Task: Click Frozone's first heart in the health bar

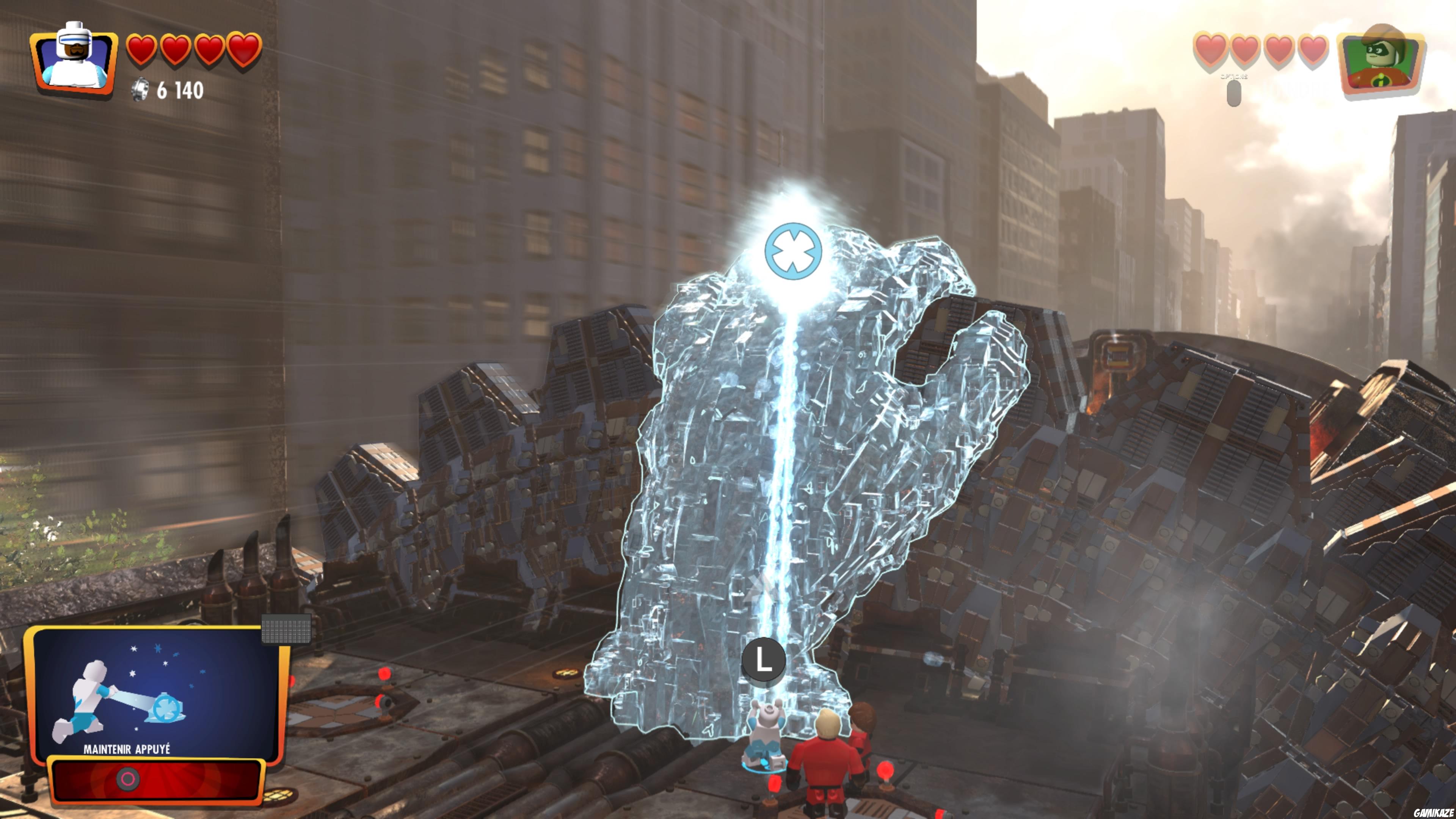Action: 142,49
